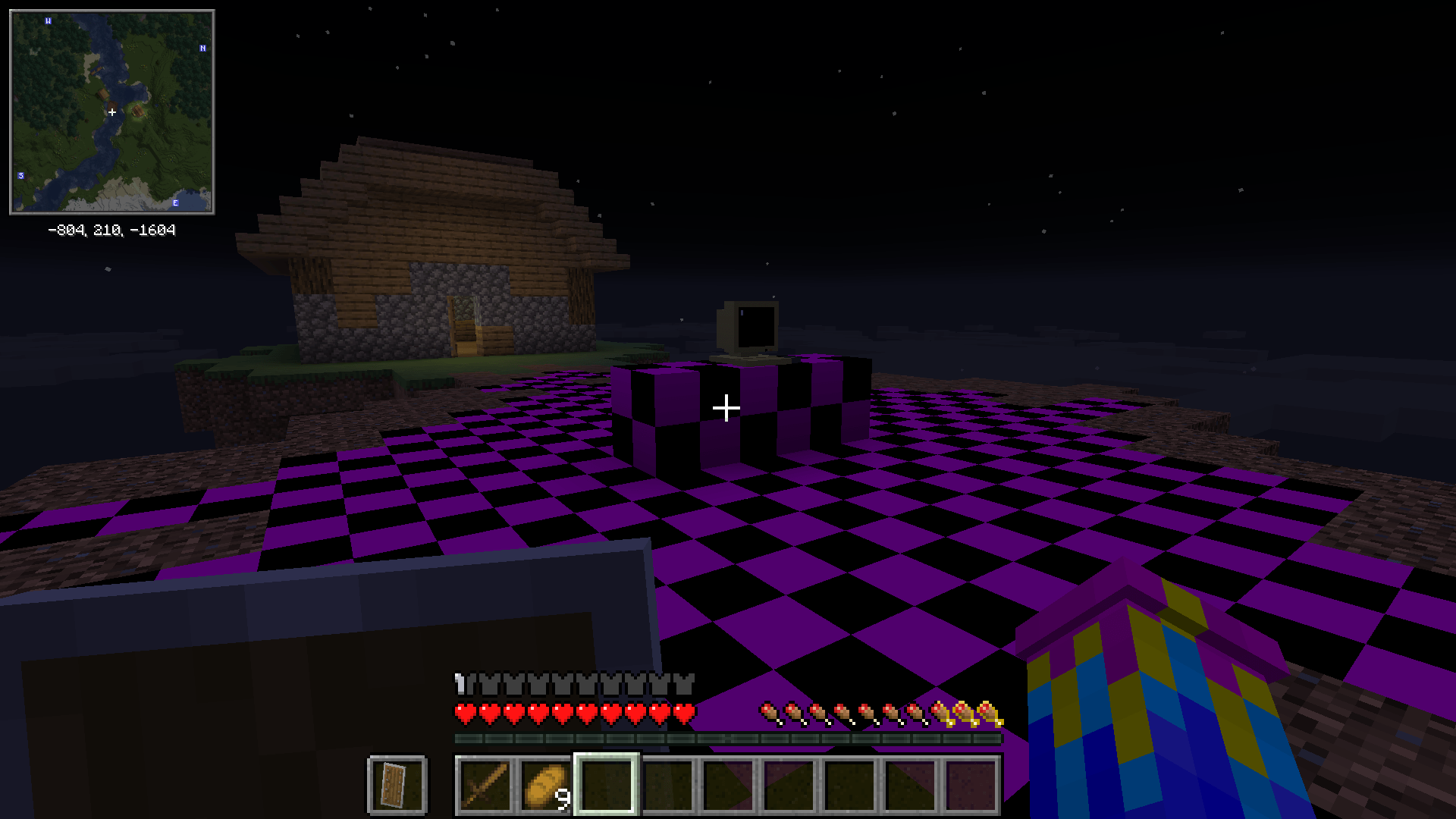1456x819 pixels.
Task: Click the coordinates text below the minimap
Action: pos(112,230)
